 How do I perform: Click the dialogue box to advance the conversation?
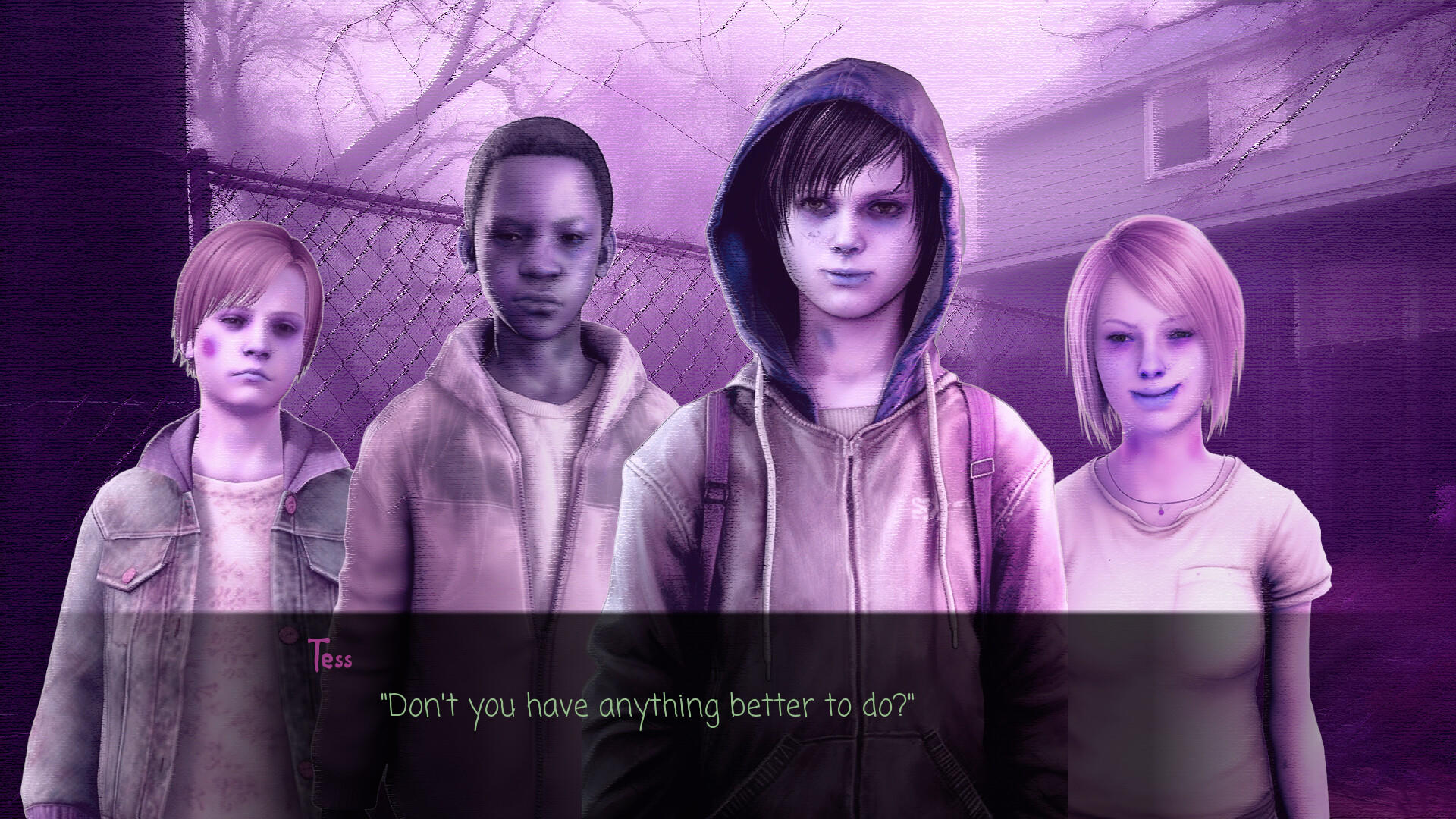(728, 713)
